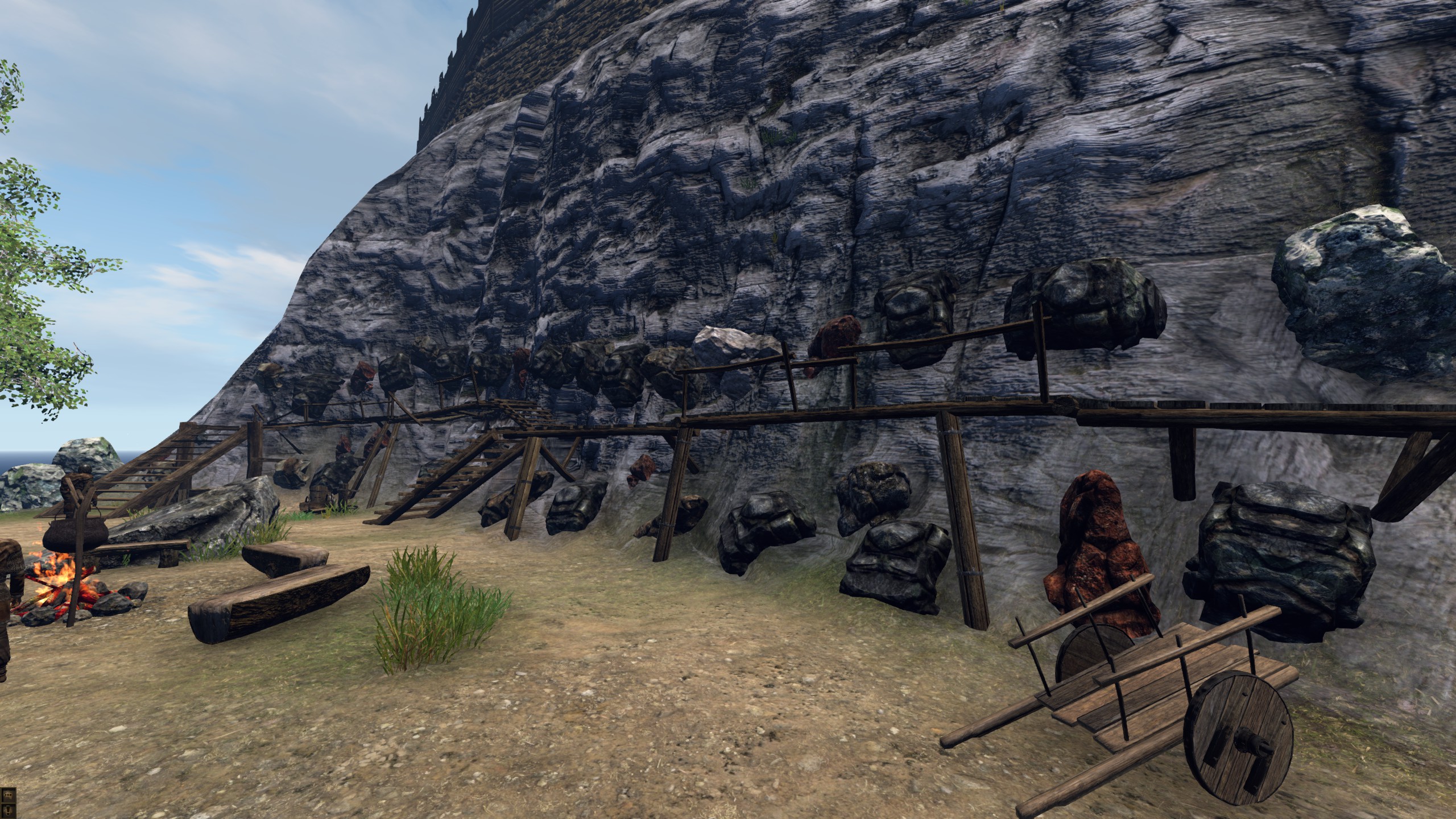Image resolution: width=1456 pixels, height=819 pixels.
Task: Click the exclamation mark alert button
Action: coord(9,811)
